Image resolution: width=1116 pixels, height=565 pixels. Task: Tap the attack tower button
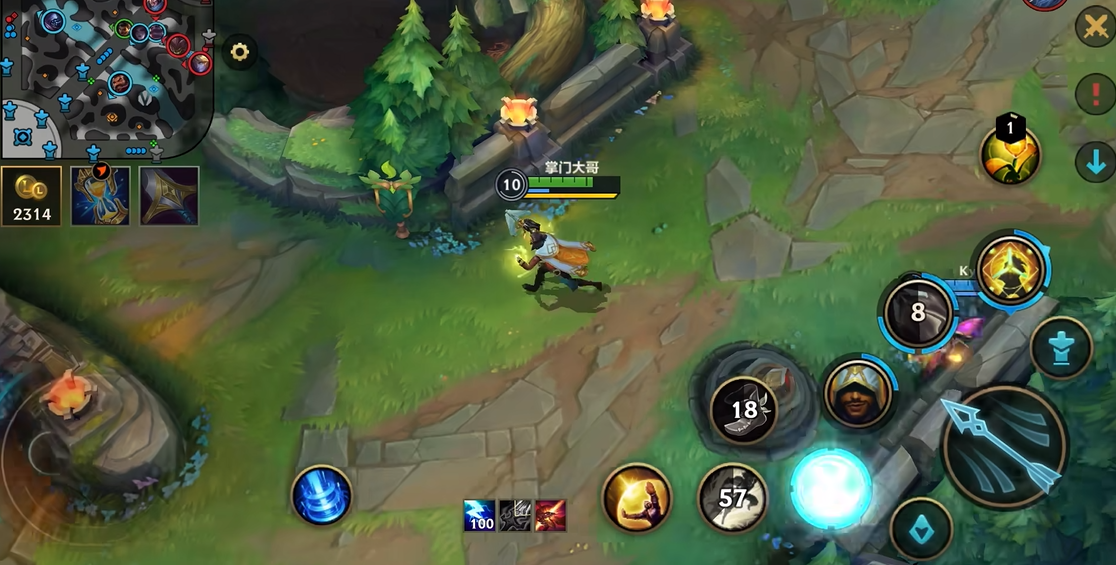1061,348
